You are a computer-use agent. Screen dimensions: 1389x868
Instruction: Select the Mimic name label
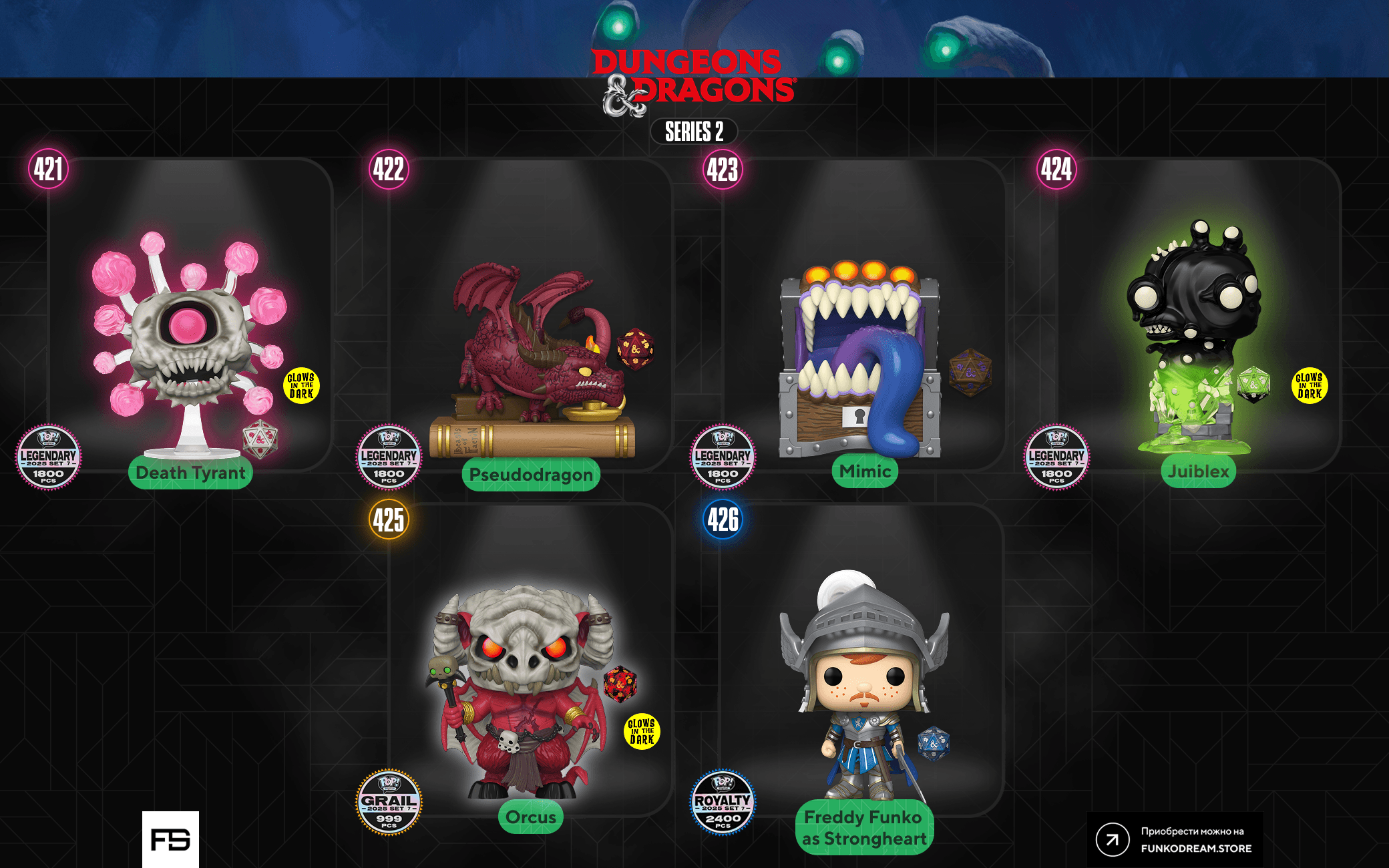865,471
